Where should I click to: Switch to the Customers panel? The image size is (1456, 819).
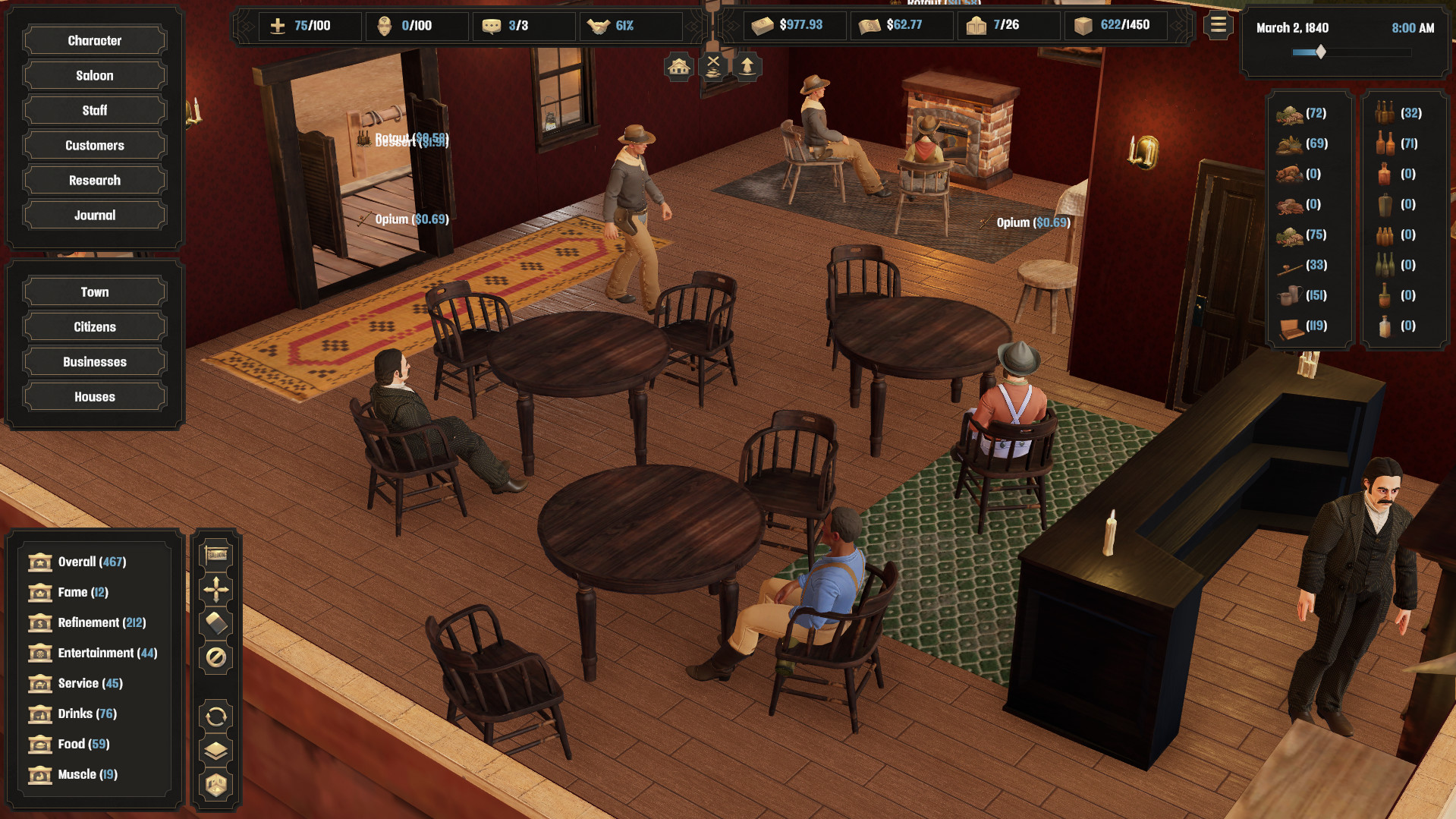tap(93, 145)
